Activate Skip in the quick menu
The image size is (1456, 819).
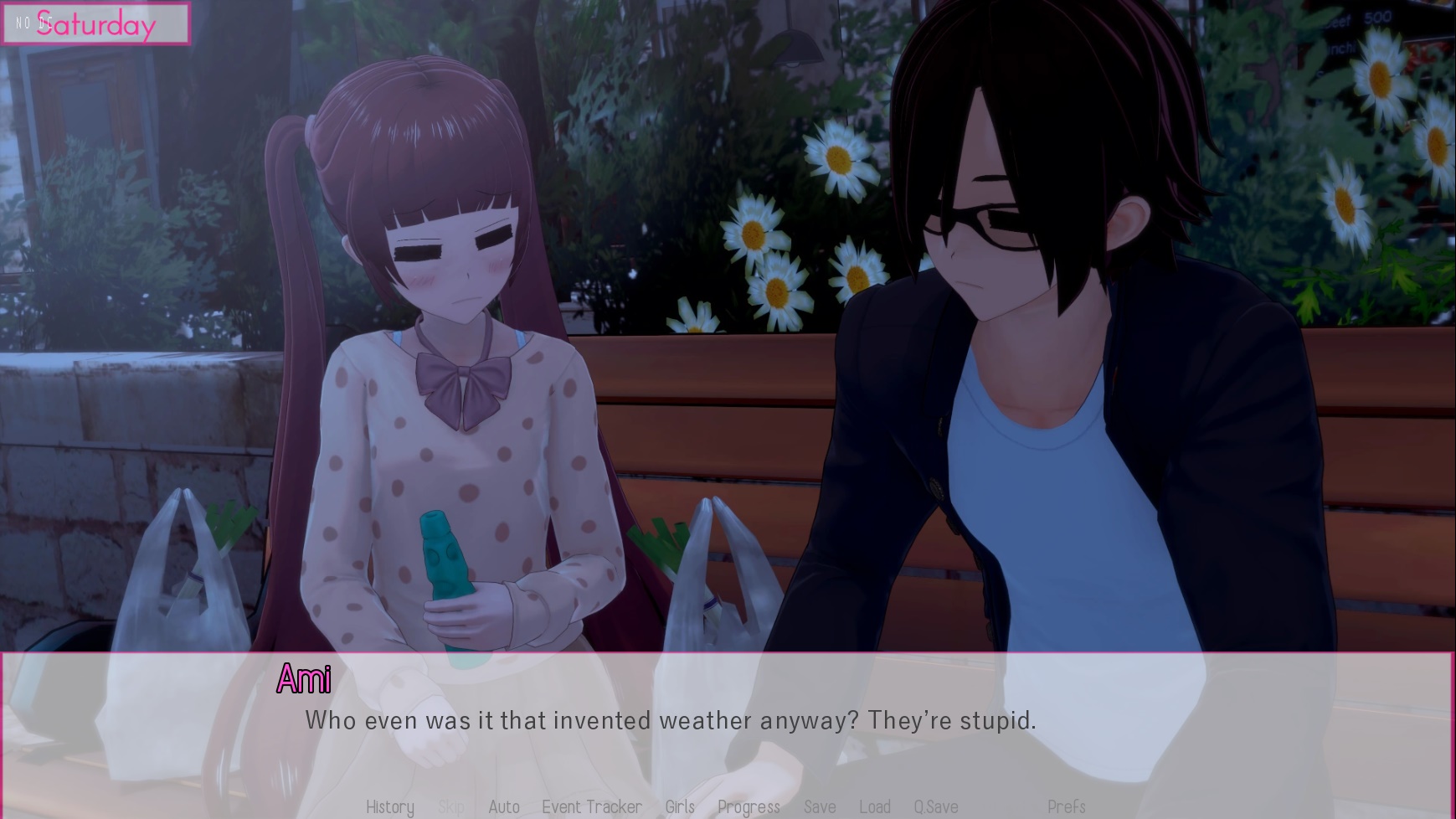450,806
